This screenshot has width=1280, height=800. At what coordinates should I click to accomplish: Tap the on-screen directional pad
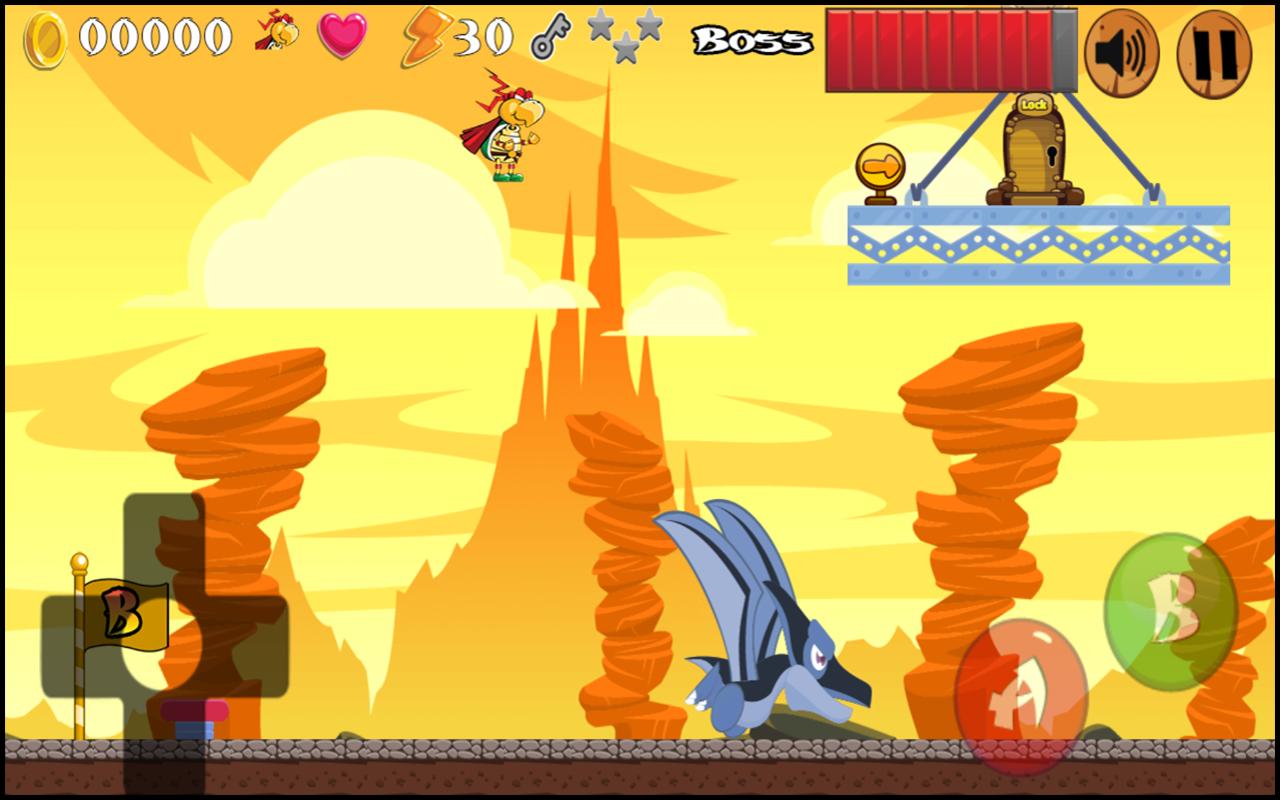[164, 645]
